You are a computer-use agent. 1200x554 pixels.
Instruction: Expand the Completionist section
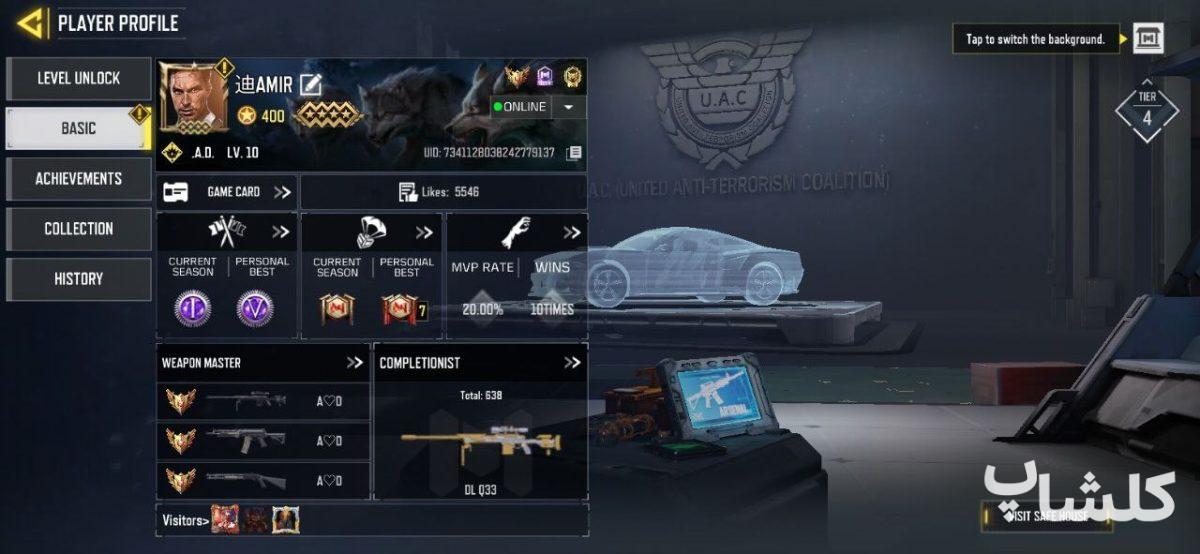572,363
